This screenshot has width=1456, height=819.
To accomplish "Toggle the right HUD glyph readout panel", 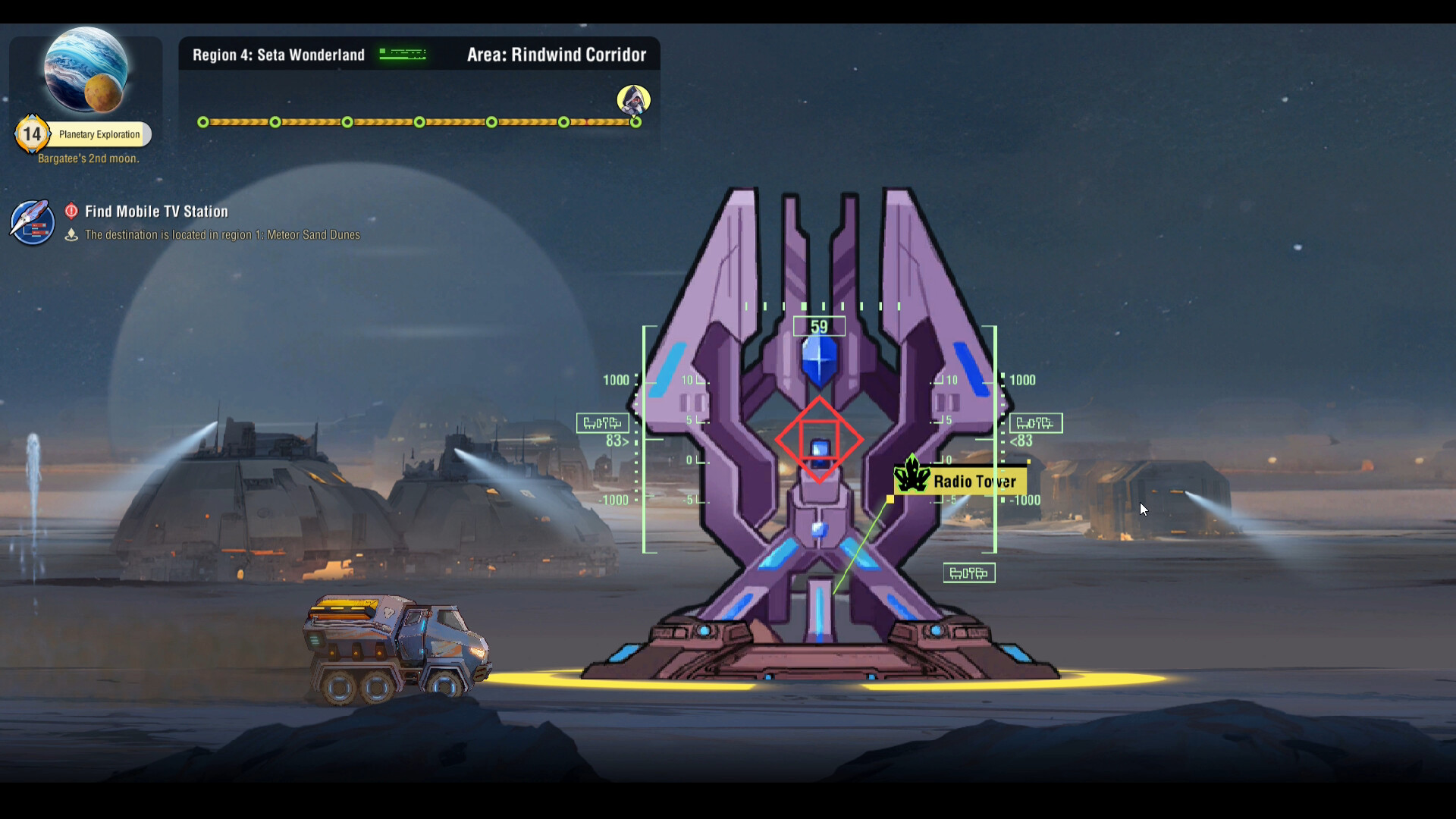I will [1037, 422].
